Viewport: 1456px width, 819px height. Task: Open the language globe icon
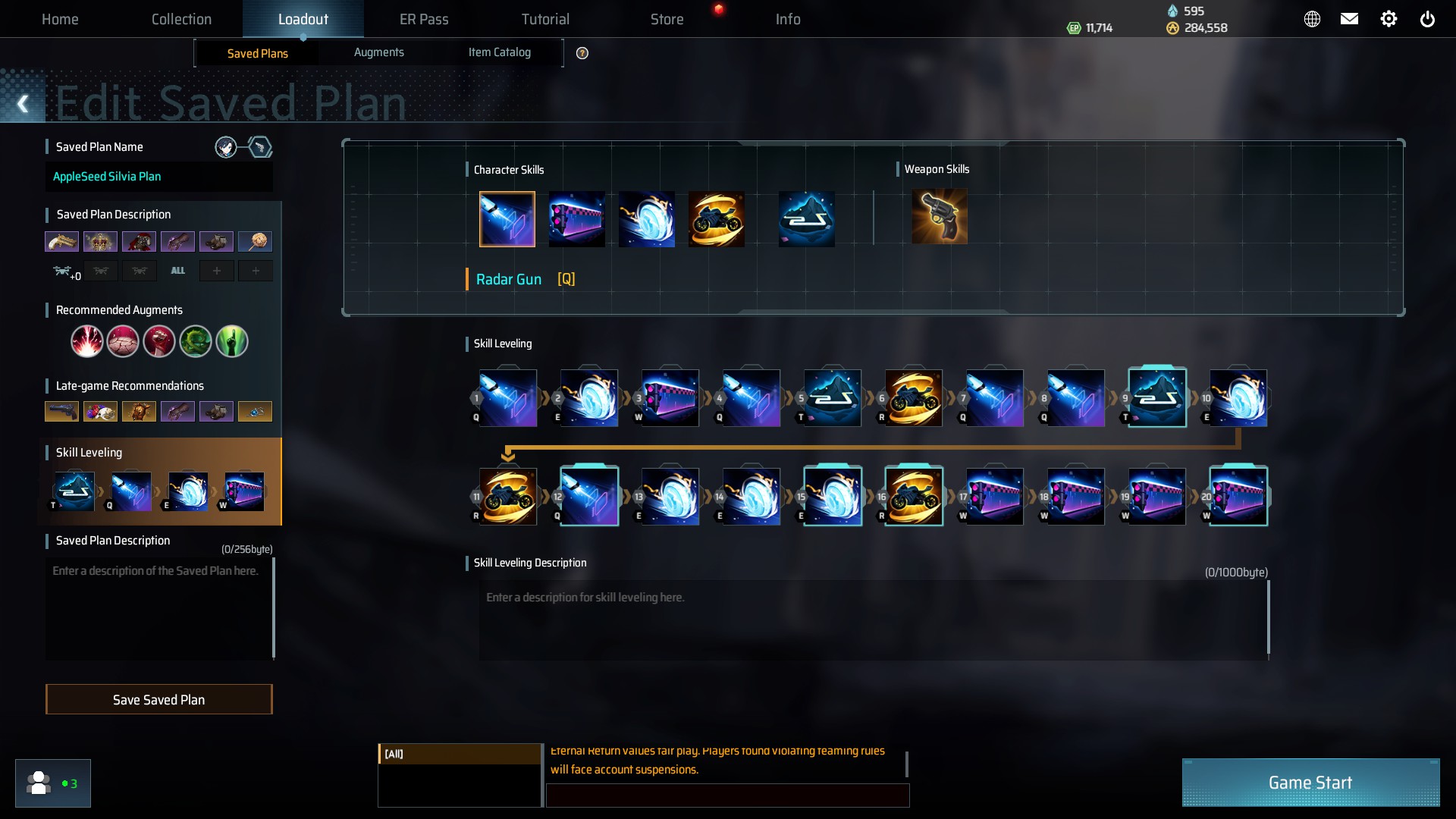1311,19
